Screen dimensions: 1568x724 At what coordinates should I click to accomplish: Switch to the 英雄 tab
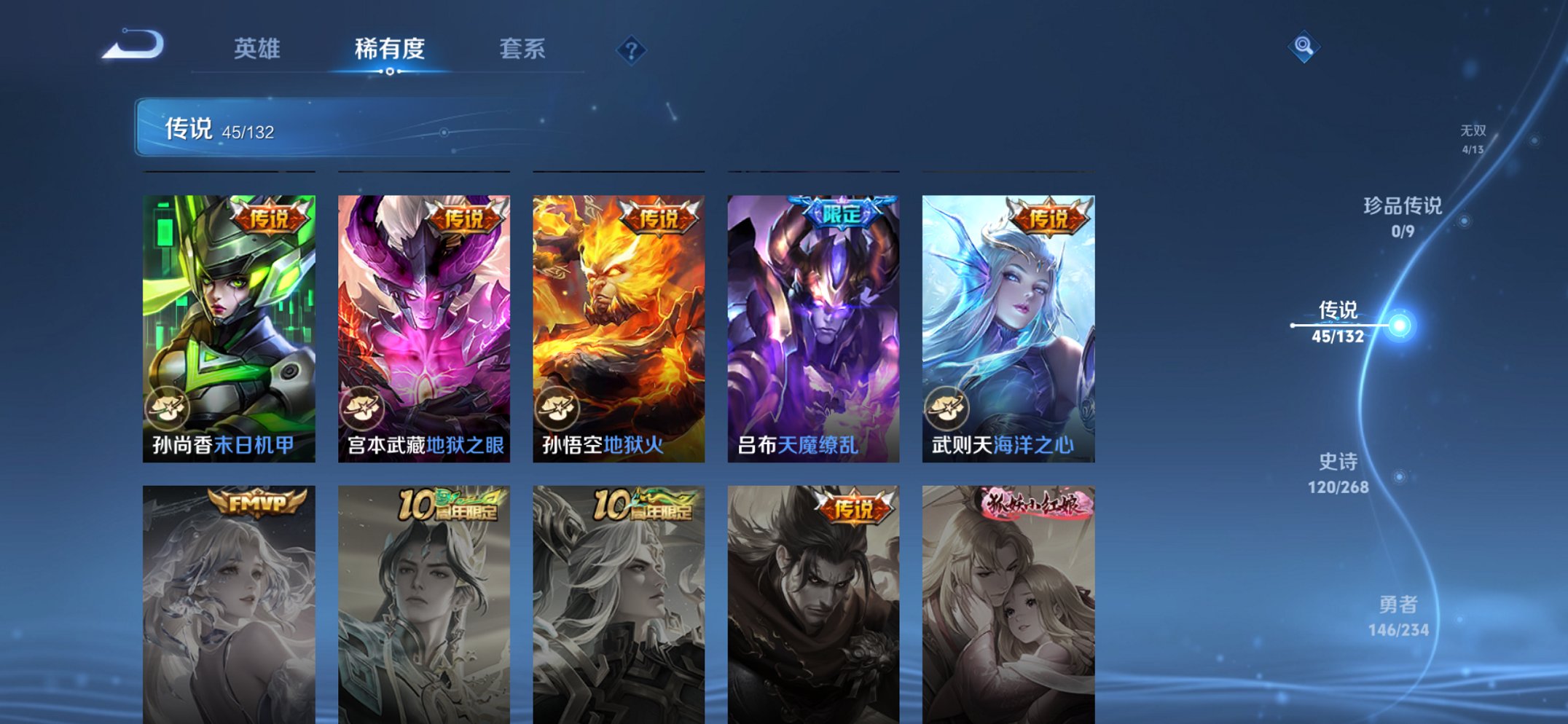coord(258,48)
